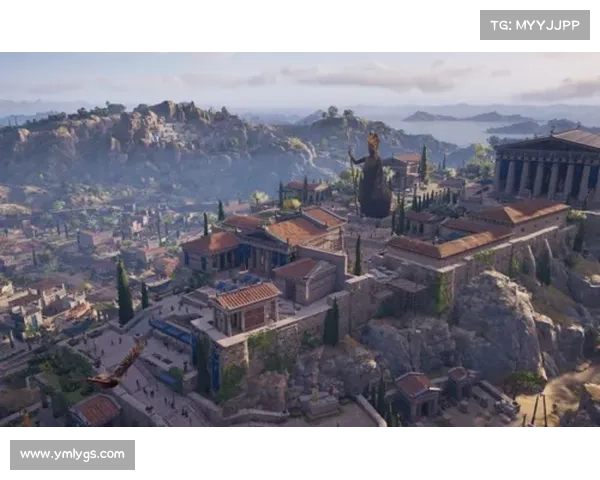600x480 pixels.
Task: Click the TG: MYYJJPP contact badge
Action: (535, 24)
